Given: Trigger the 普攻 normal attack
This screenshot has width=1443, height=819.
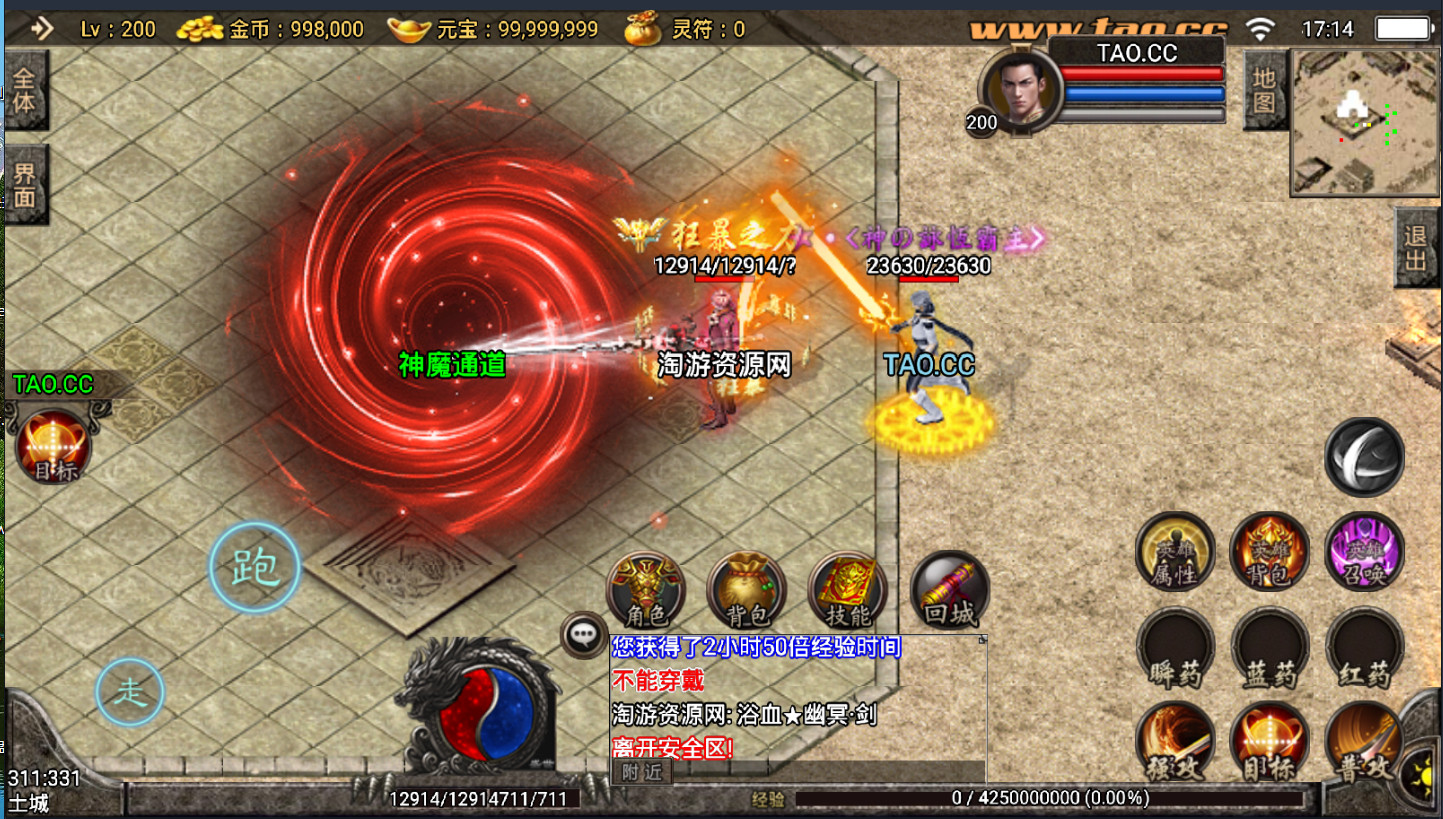Looking at the screenshot, I should (1362, 742).
